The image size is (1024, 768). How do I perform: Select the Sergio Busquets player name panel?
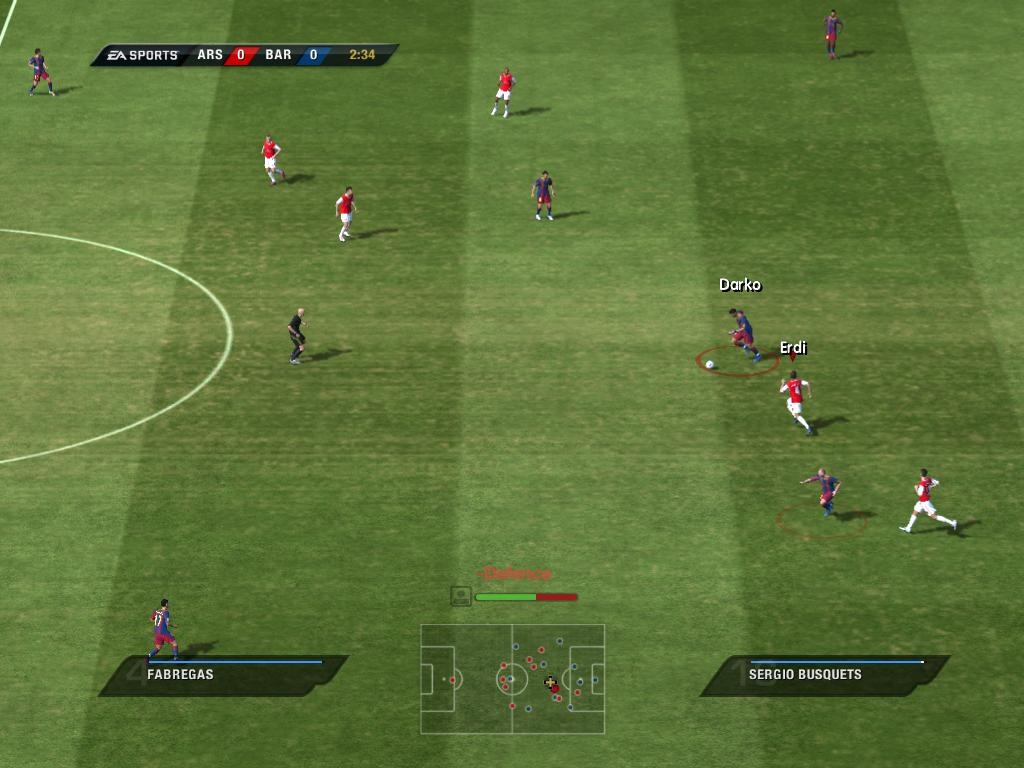point(825,675)
